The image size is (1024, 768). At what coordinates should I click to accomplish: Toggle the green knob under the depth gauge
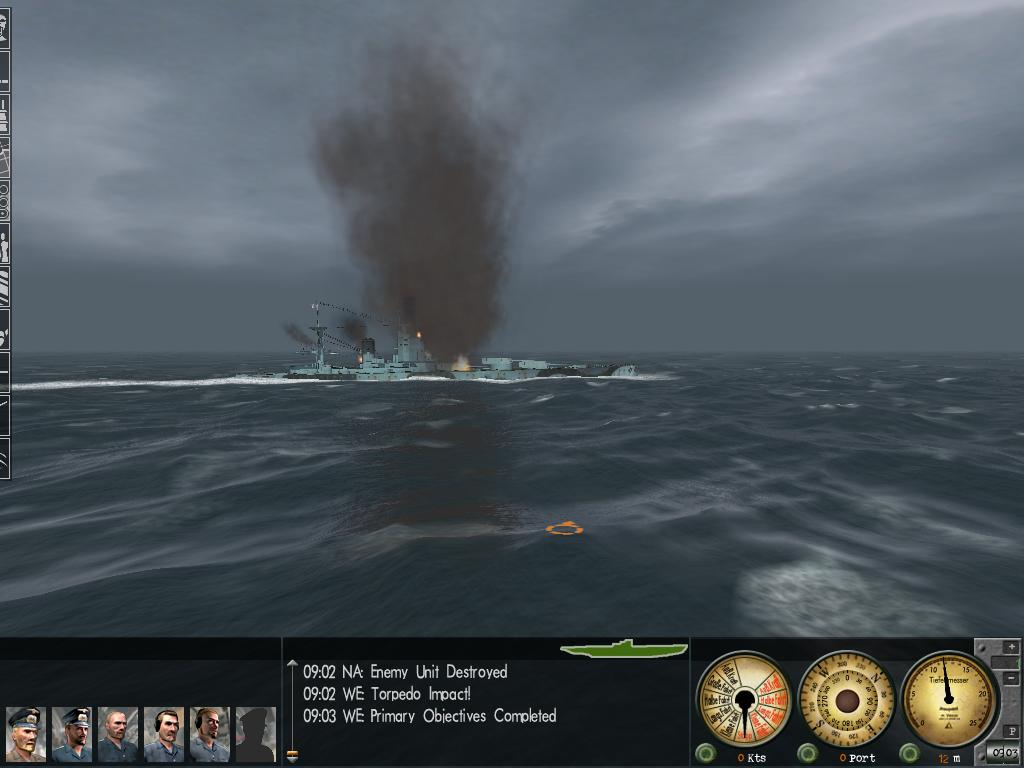[x=909, y=753]
